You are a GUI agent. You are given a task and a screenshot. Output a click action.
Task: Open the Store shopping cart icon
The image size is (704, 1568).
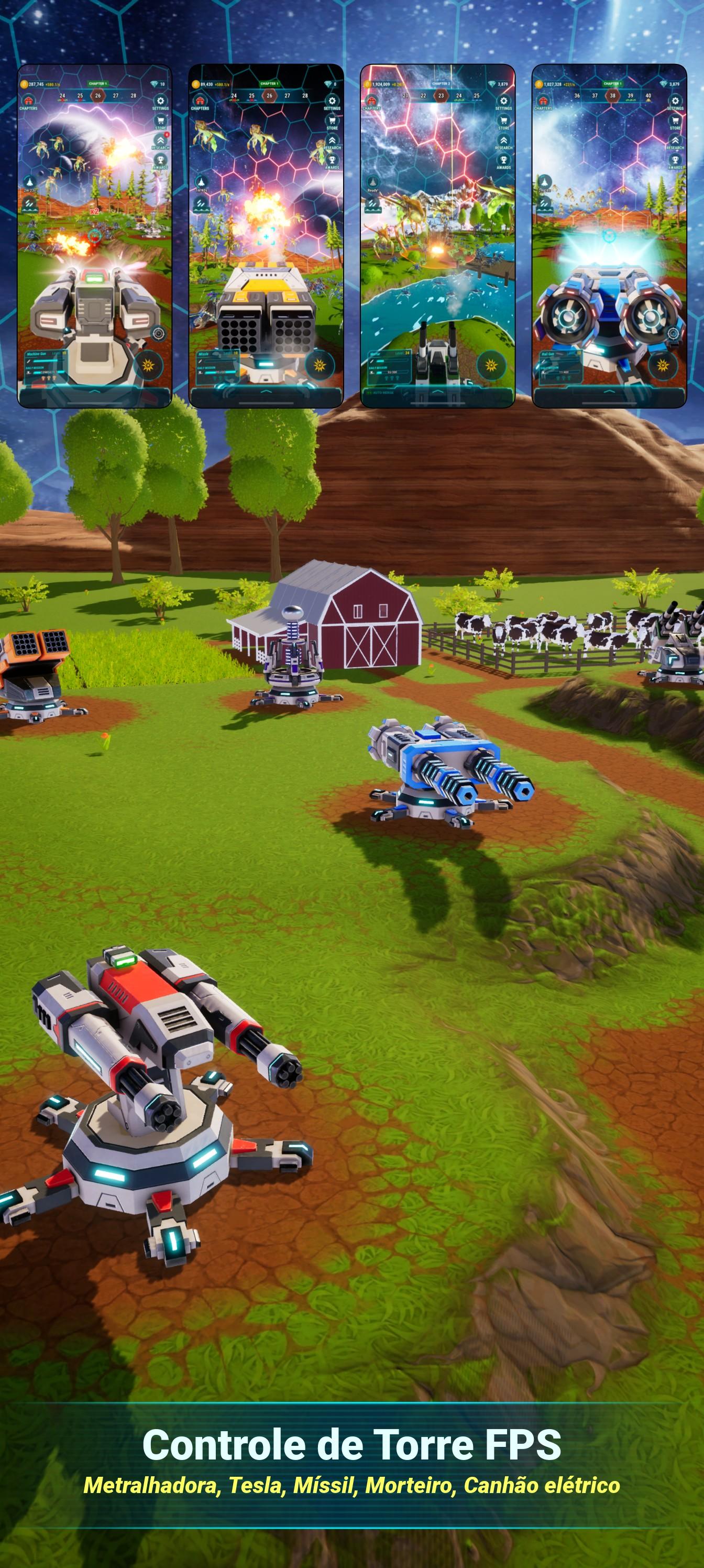[161, 121]
